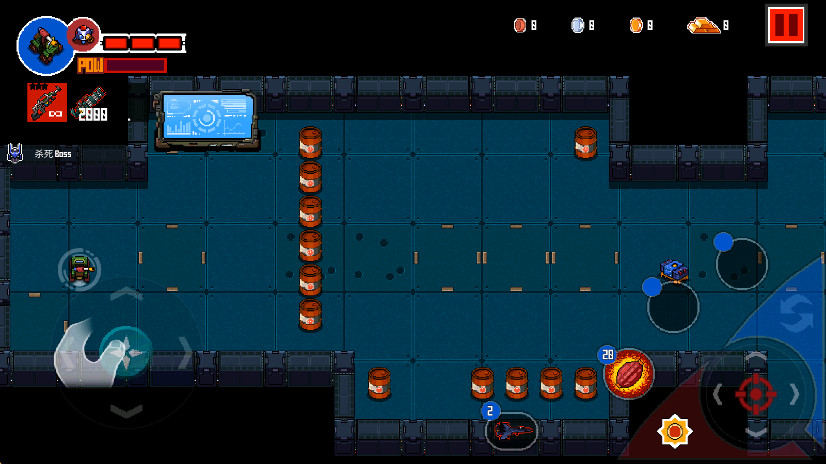Screen dimensions: 826x464
Task: Tap the lower empty skill circle
Action: tap(673, 307)
